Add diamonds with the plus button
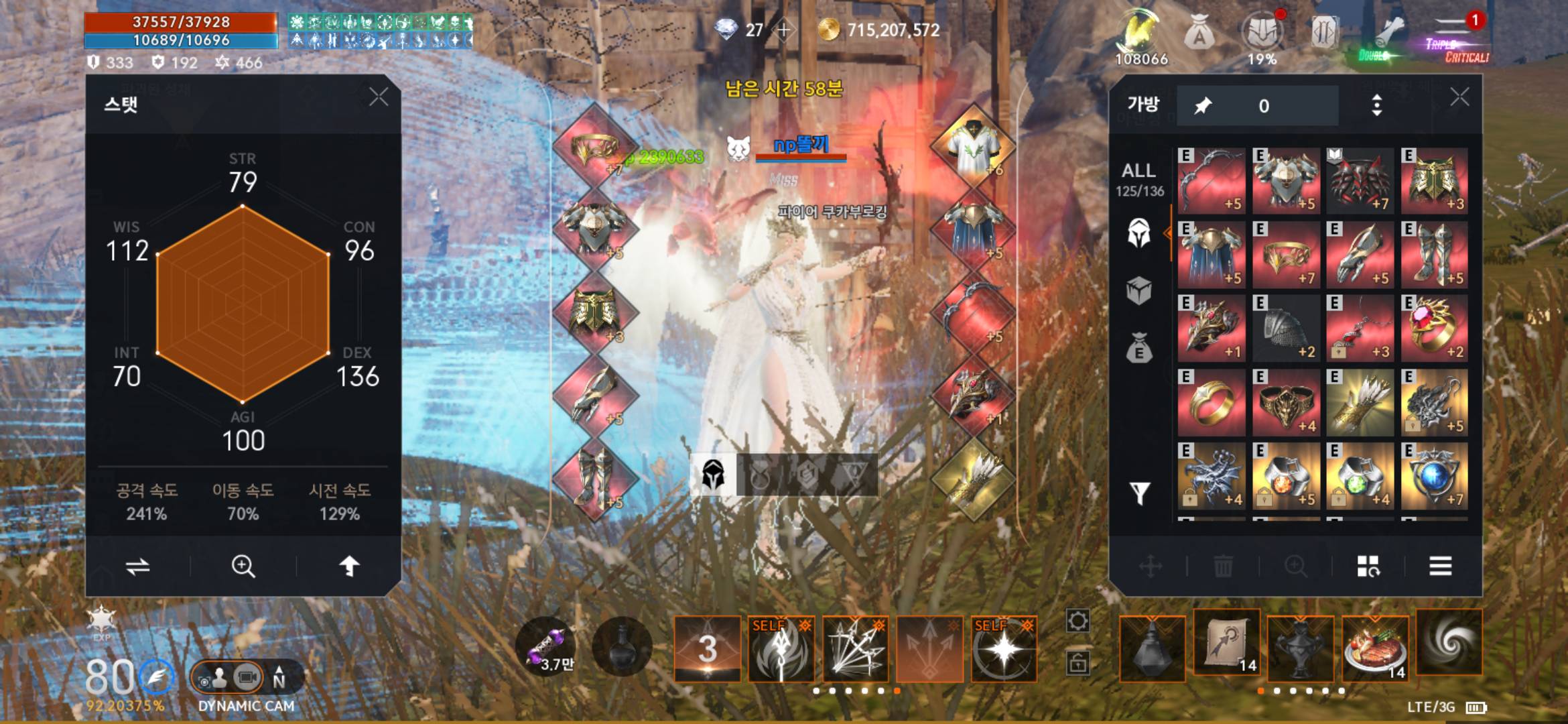This screenshot has height=724, width=1568. pyautogui.click(x=783, y=30)
